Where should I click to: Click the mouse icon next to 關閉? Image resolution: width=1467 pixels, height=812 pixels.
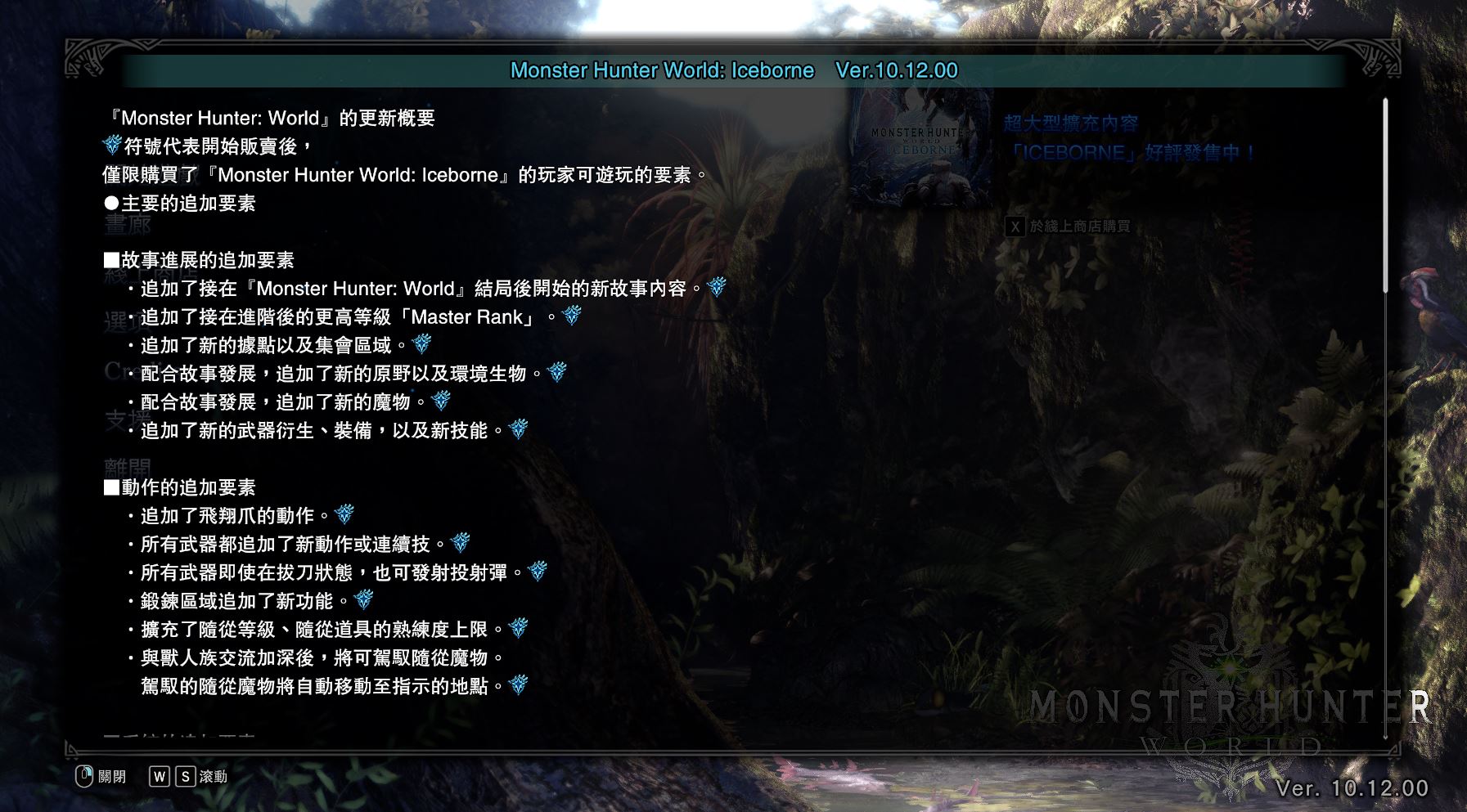[82, 778]
